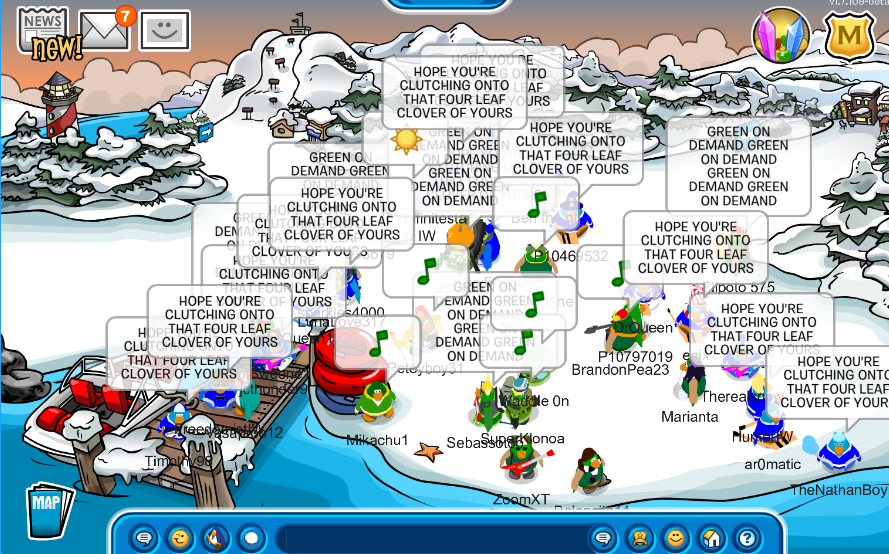
Task: Click the smiley face icon at top
Action: (x=164, y=31)
